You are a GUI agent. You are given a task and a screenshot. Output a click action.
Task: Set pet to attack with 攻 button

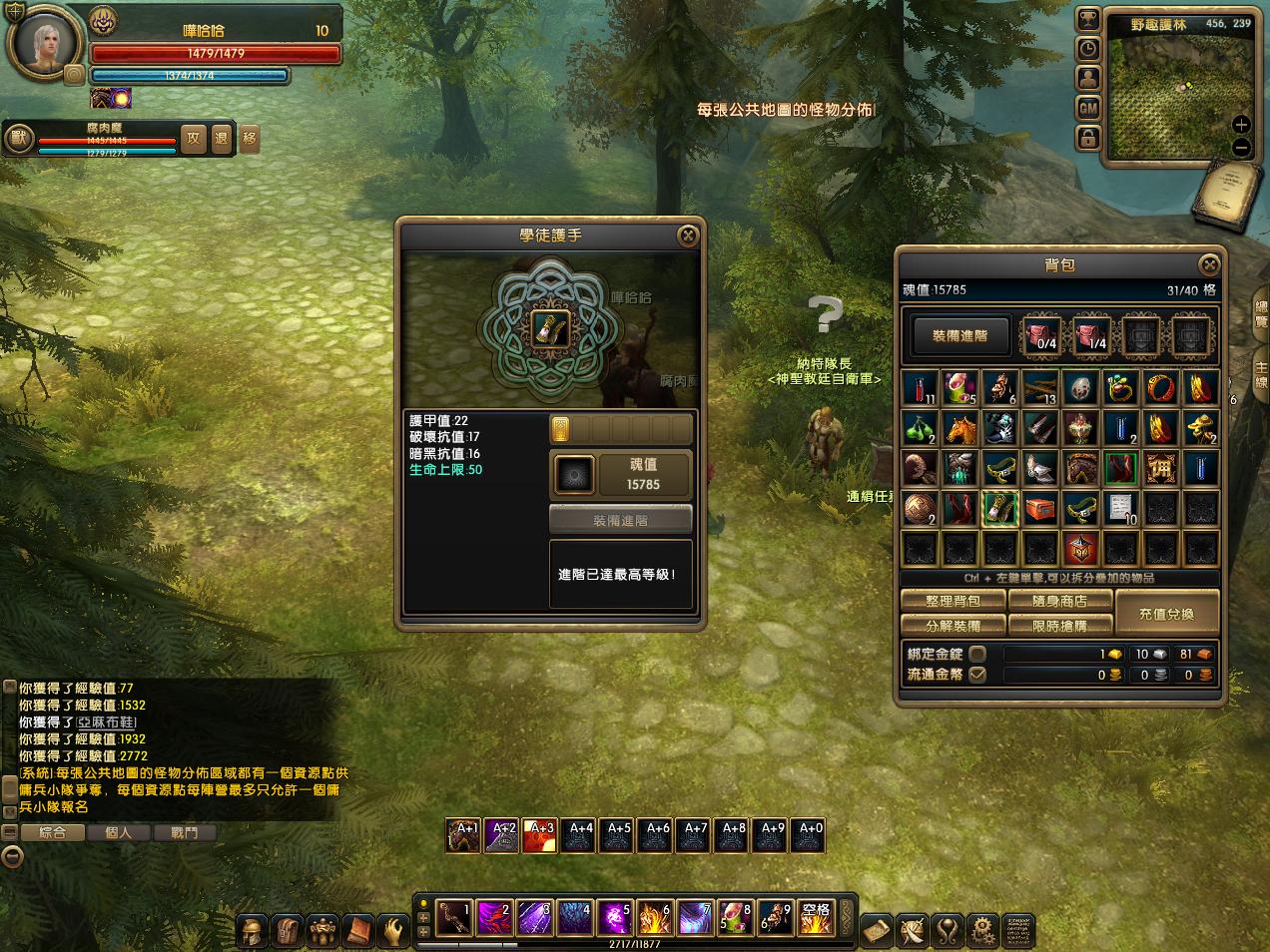tap(194, 139)
